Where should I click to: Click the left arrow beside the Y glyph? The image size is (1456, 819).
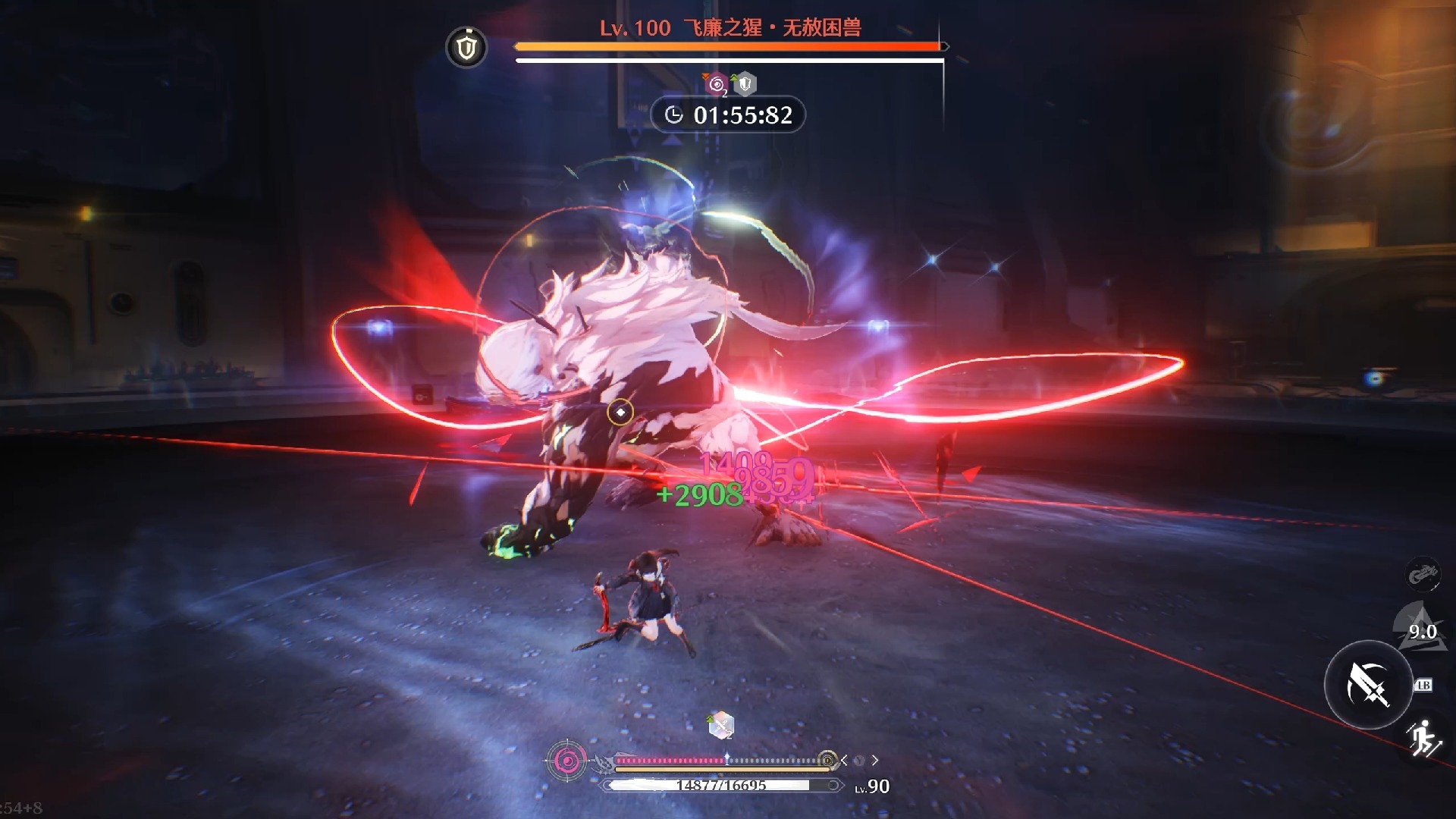click(x=844, y=760)
